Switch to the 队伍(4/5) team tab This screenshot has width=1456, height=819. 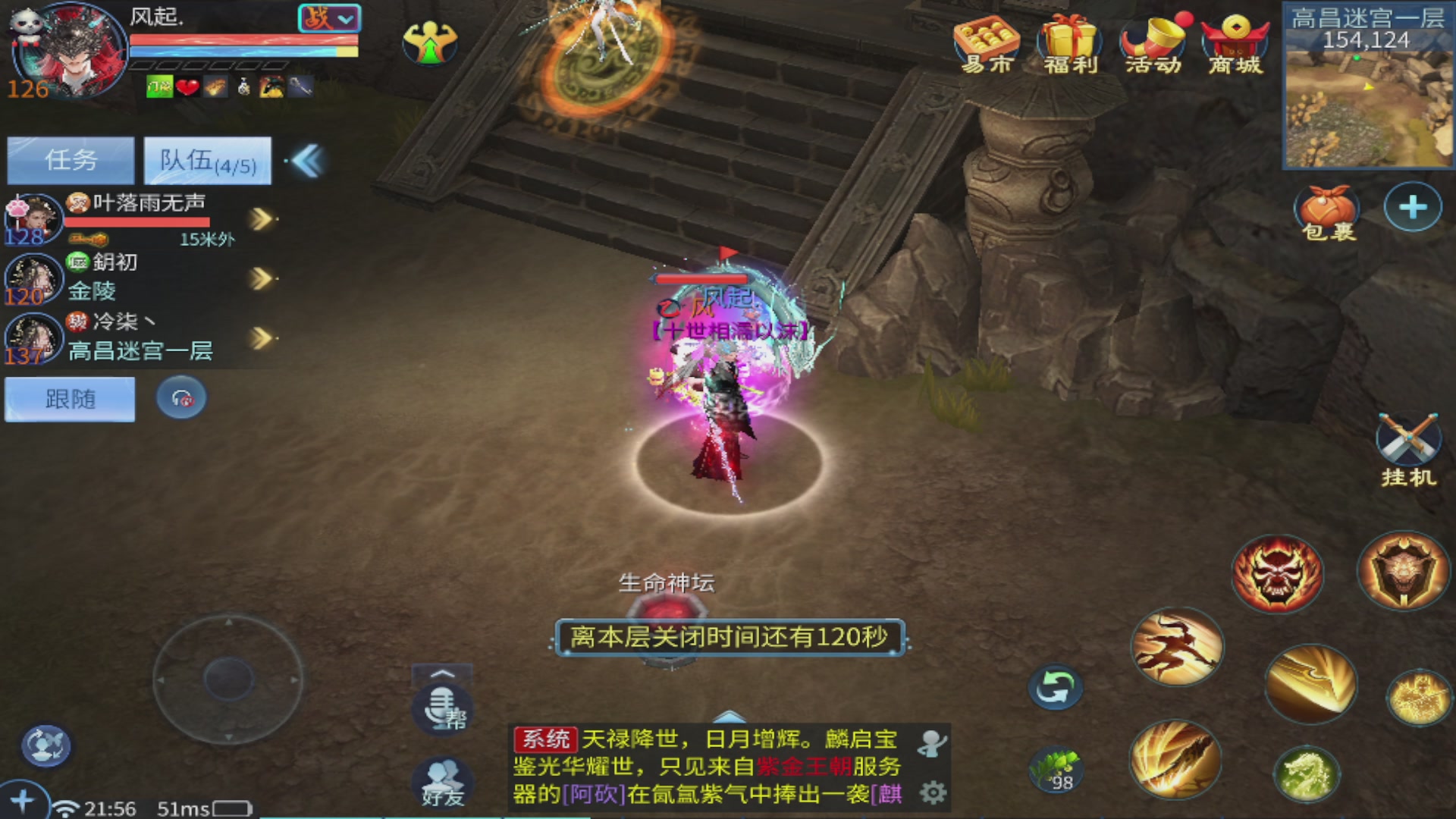coord(206,160)
